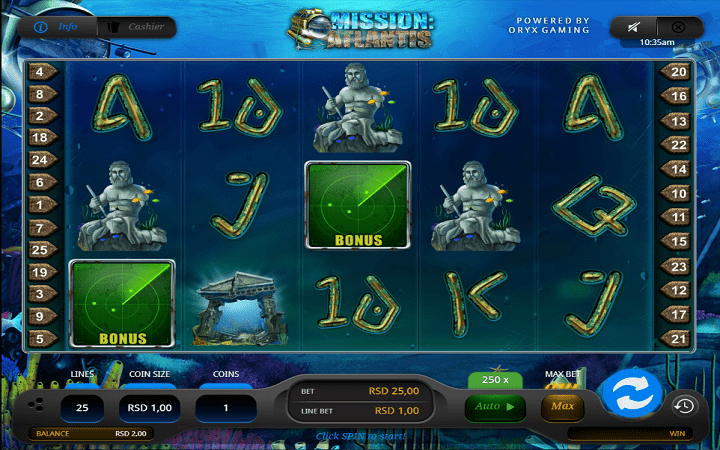The height and width of the screenshot is (450, 720).
Task: Change the Lines value showing 25
Action: (x=83, y=408)
